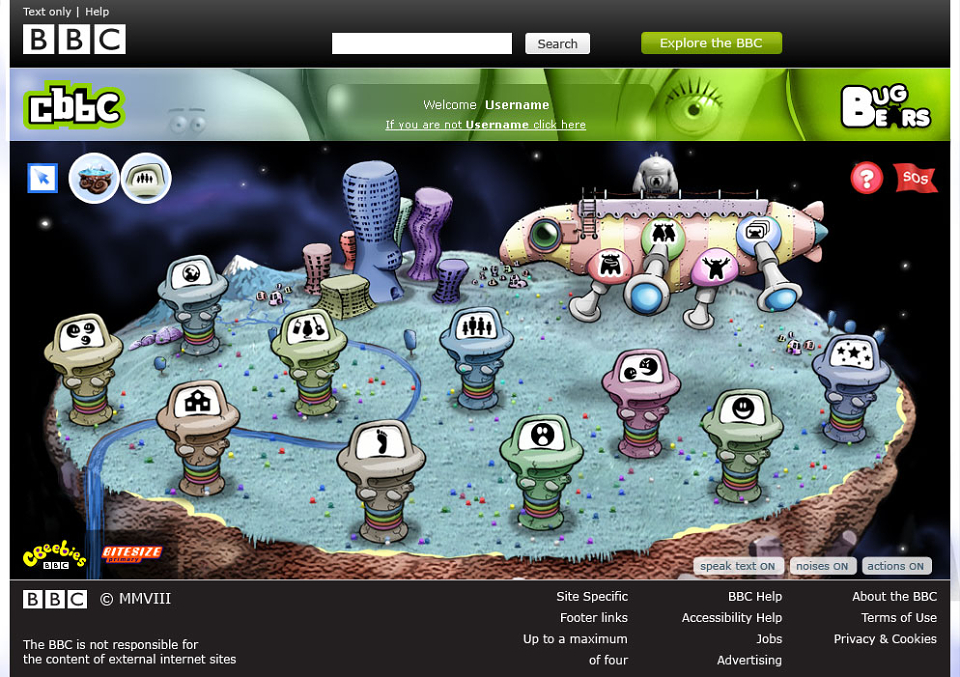This screenshot has width=960, height=677.
Task: Open the Bitesize link
Action: click(x=131, y=553)
